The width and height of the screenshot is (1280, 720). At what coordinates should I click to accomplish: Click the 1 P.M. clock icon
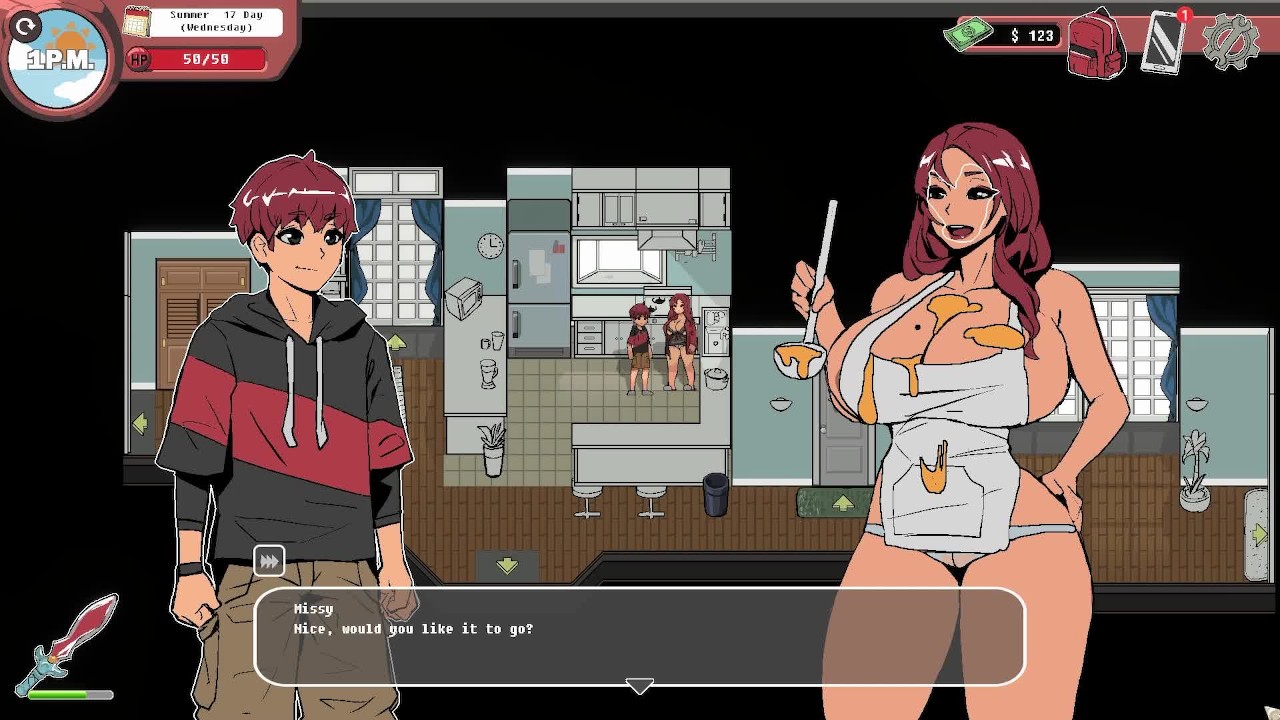pos(60,58)
